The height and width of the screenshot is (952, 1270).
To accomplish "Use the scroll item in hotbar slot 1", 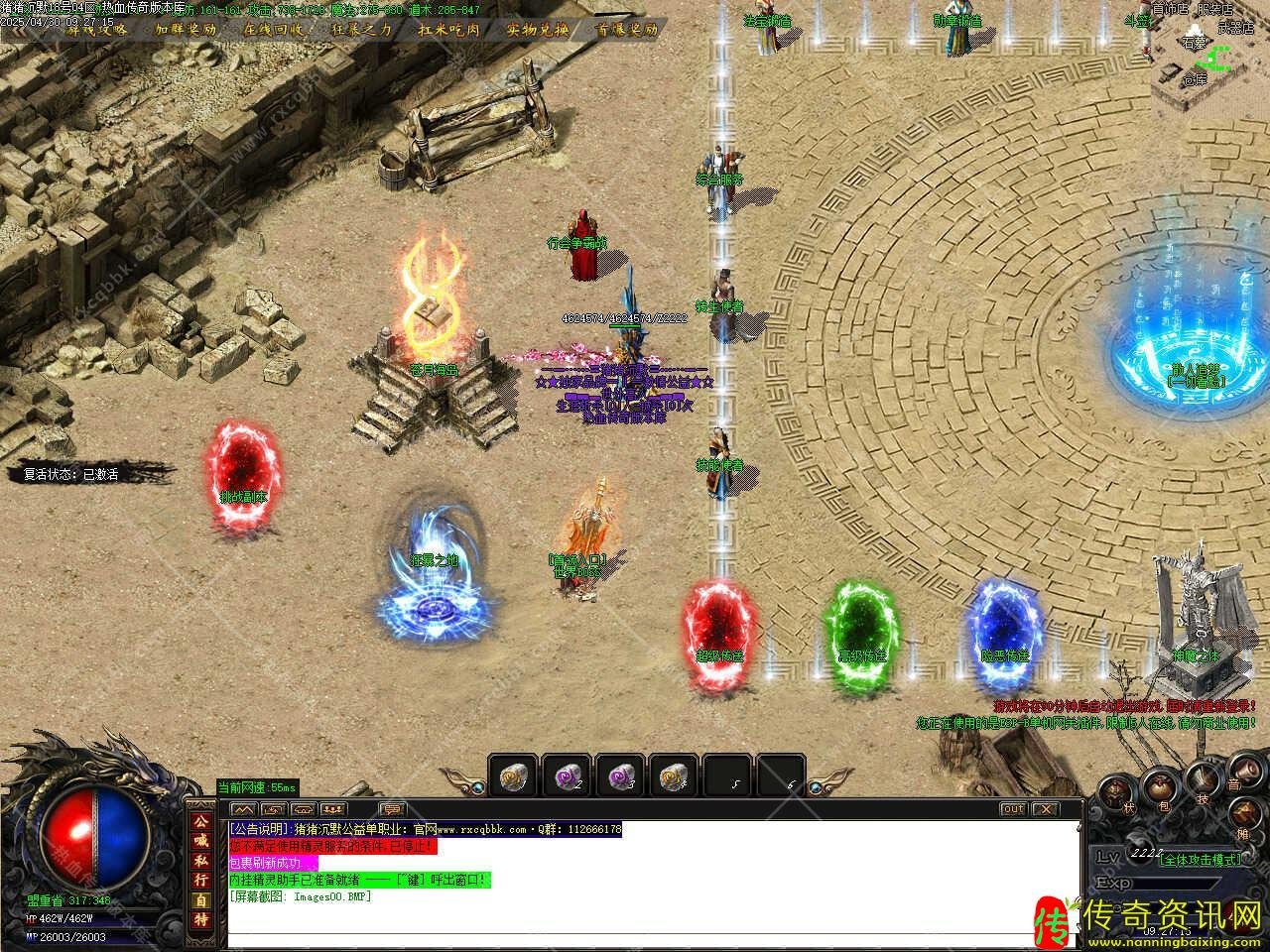I will pos(513,775).
